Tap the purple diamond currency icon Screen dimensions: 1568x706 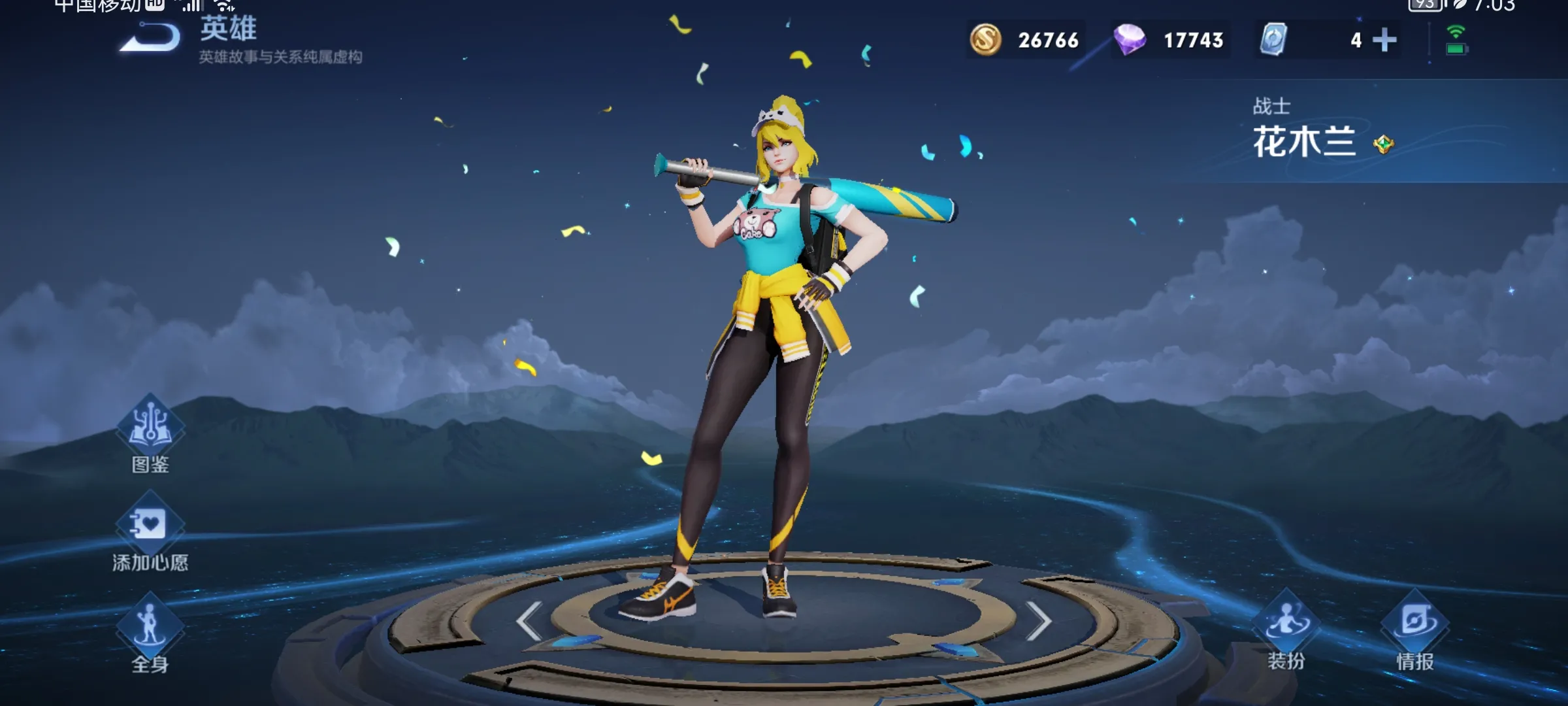click(x=1130, y=40)
